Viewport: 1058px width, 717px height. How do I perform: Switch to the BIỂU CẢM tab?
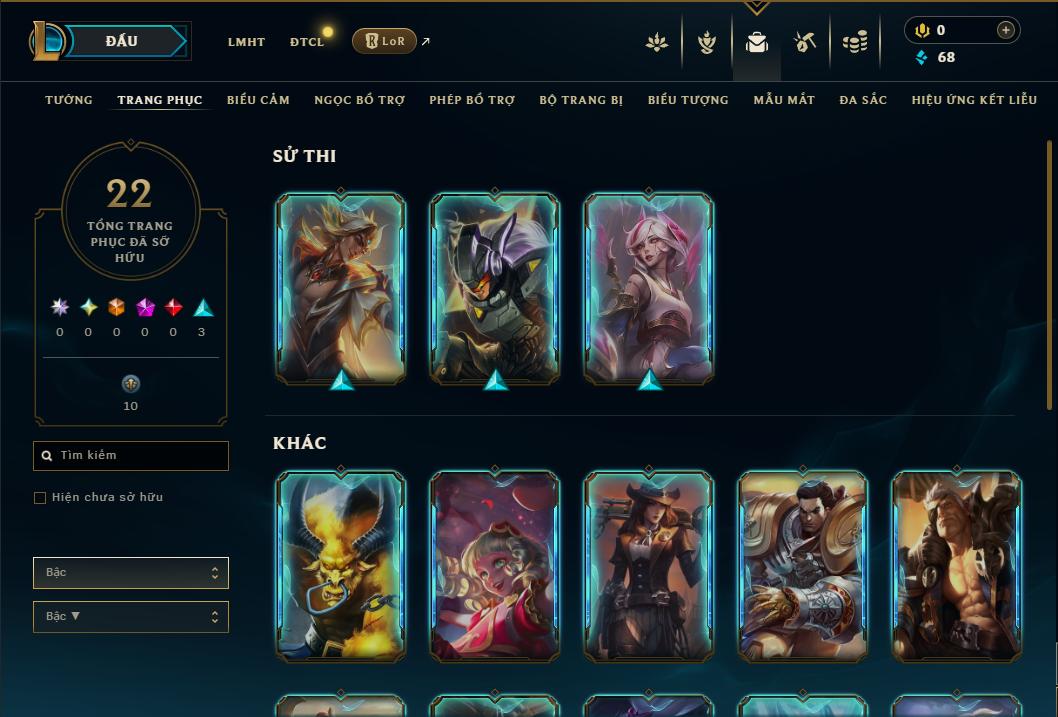(x=258, y=100)
